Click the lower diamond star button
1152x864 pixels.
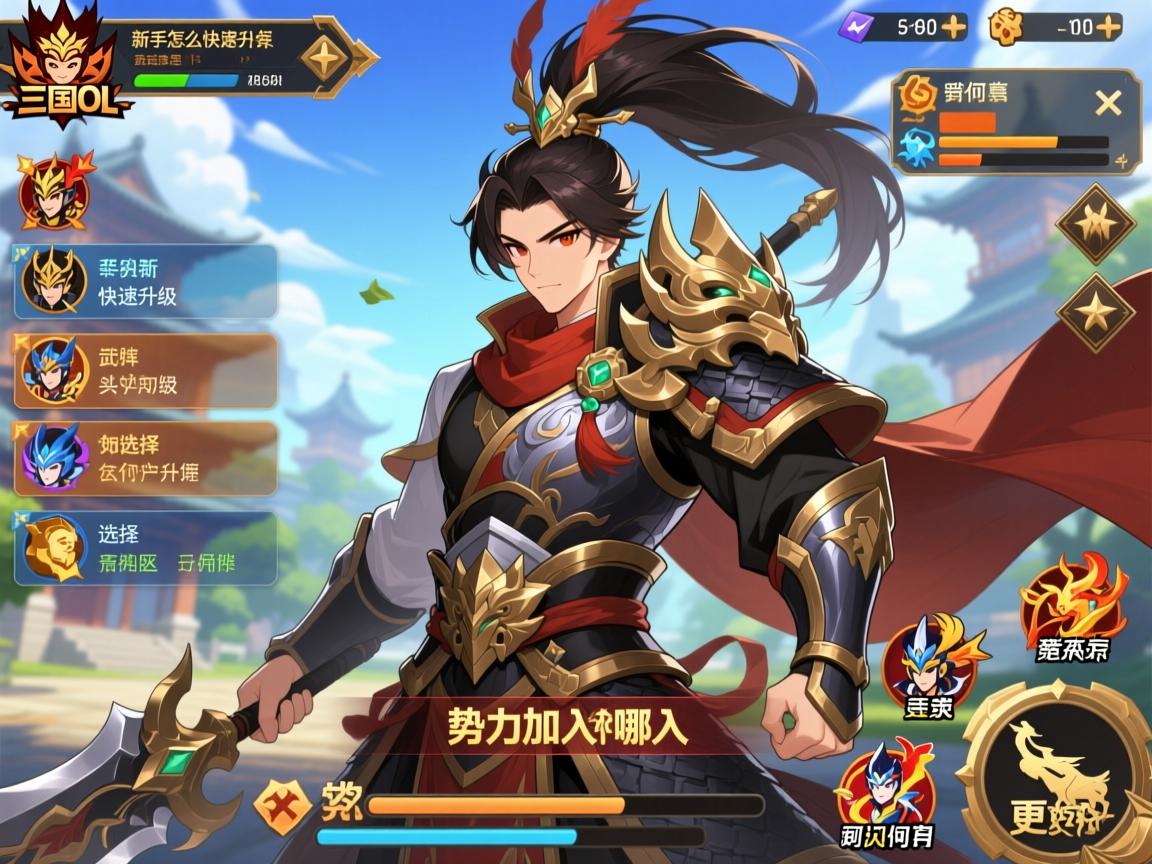(1096, 312)
